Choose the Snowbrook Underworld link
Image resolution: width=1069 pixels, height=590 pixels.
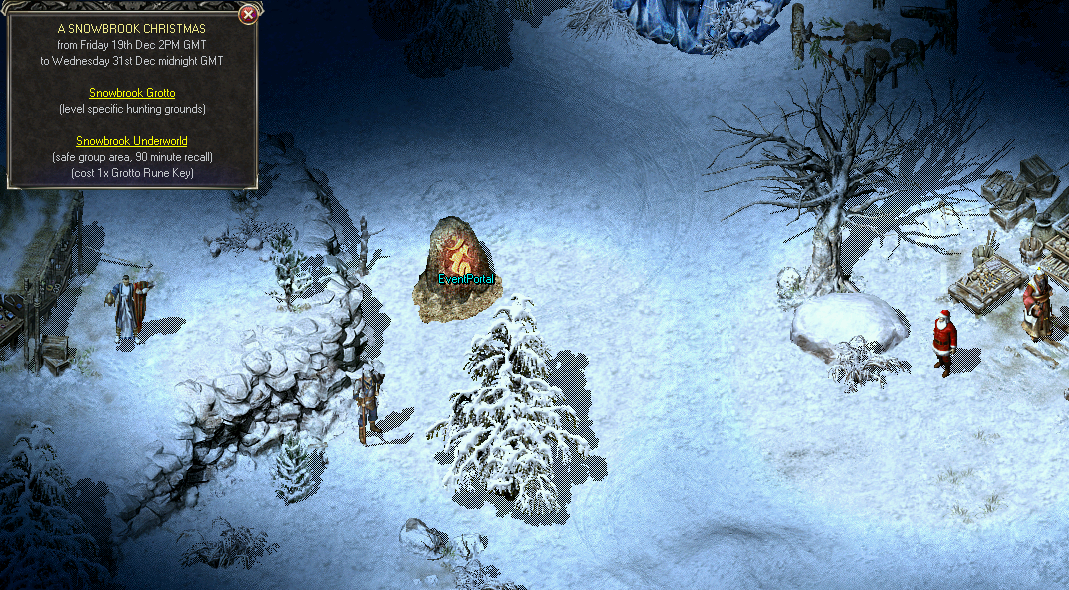click(x=132, y=141)
